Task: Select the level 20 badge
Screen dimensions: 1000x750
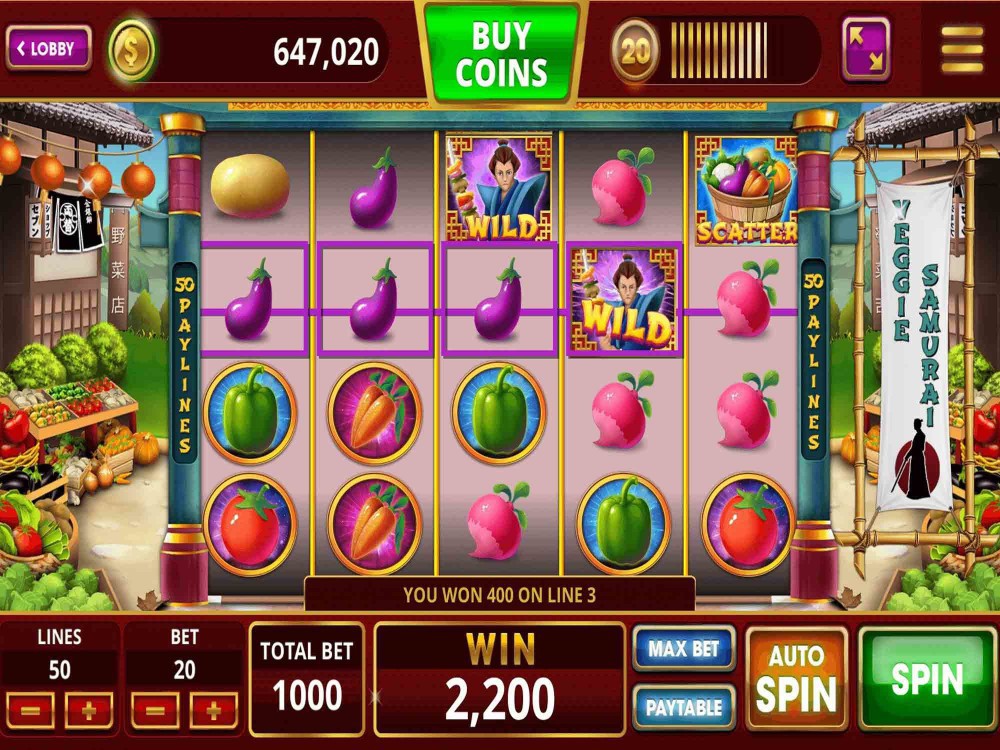Action: pos(636,50)
